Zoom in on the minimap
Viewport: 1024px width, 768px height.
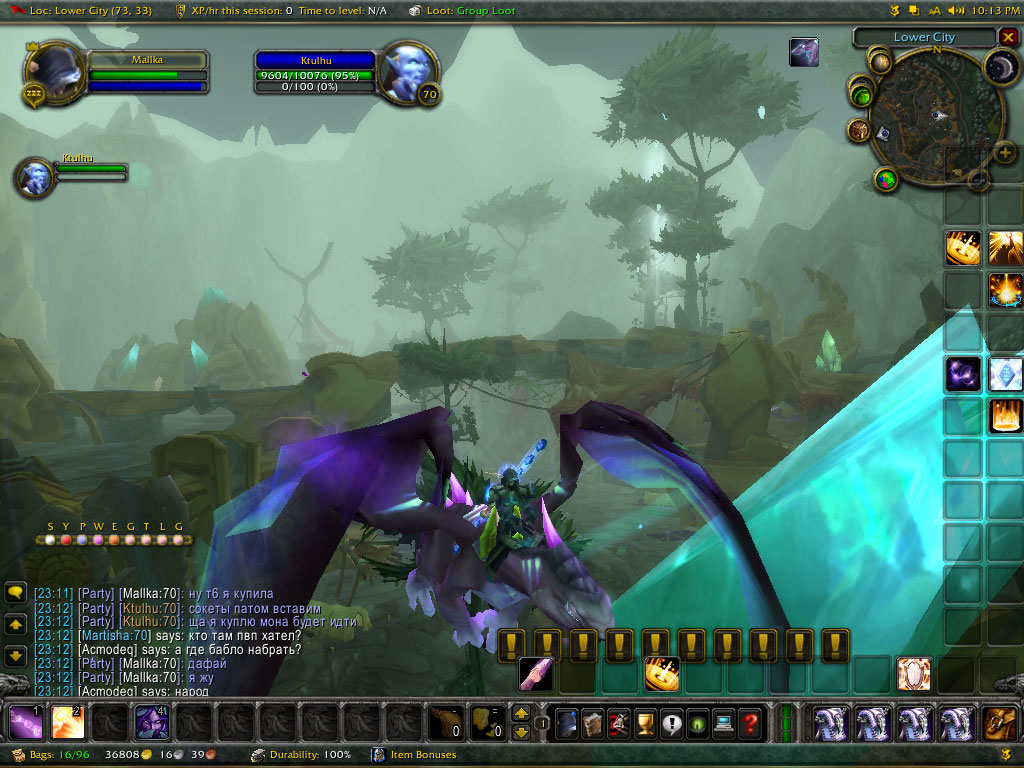(1005, 153)
